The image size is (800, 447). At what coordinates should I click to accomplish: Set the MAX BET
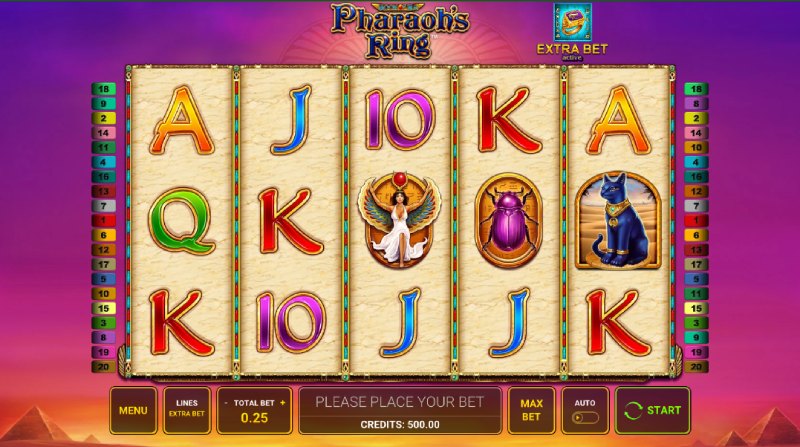[531, 410]
